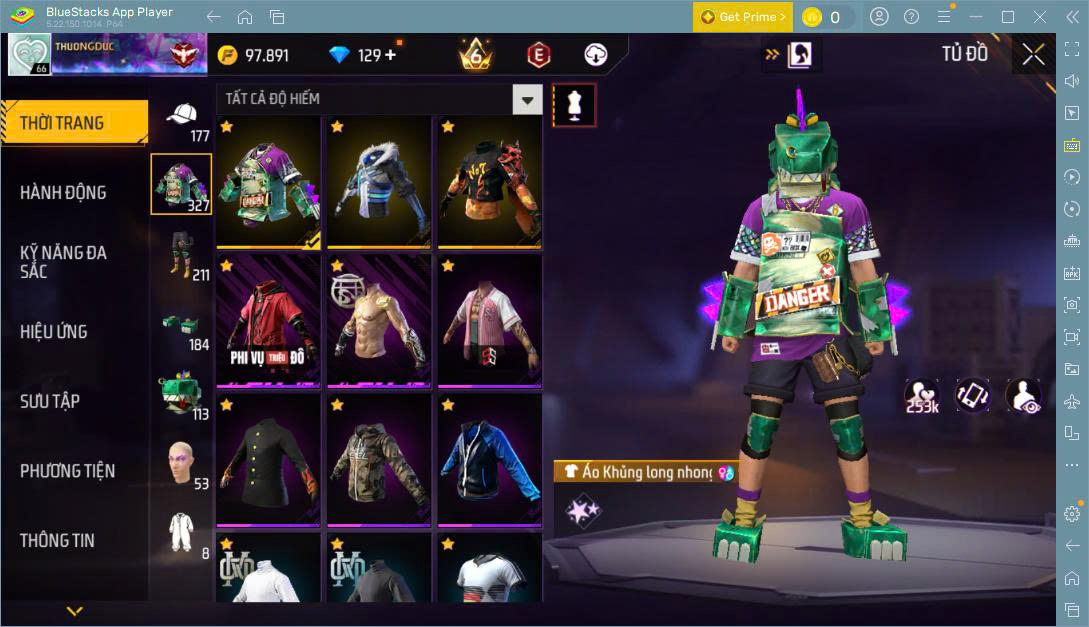Equip the red Phi Vụ Triệu Đô jacket
This screenshot has width=1089, height=627.
(x=267, y=319)
